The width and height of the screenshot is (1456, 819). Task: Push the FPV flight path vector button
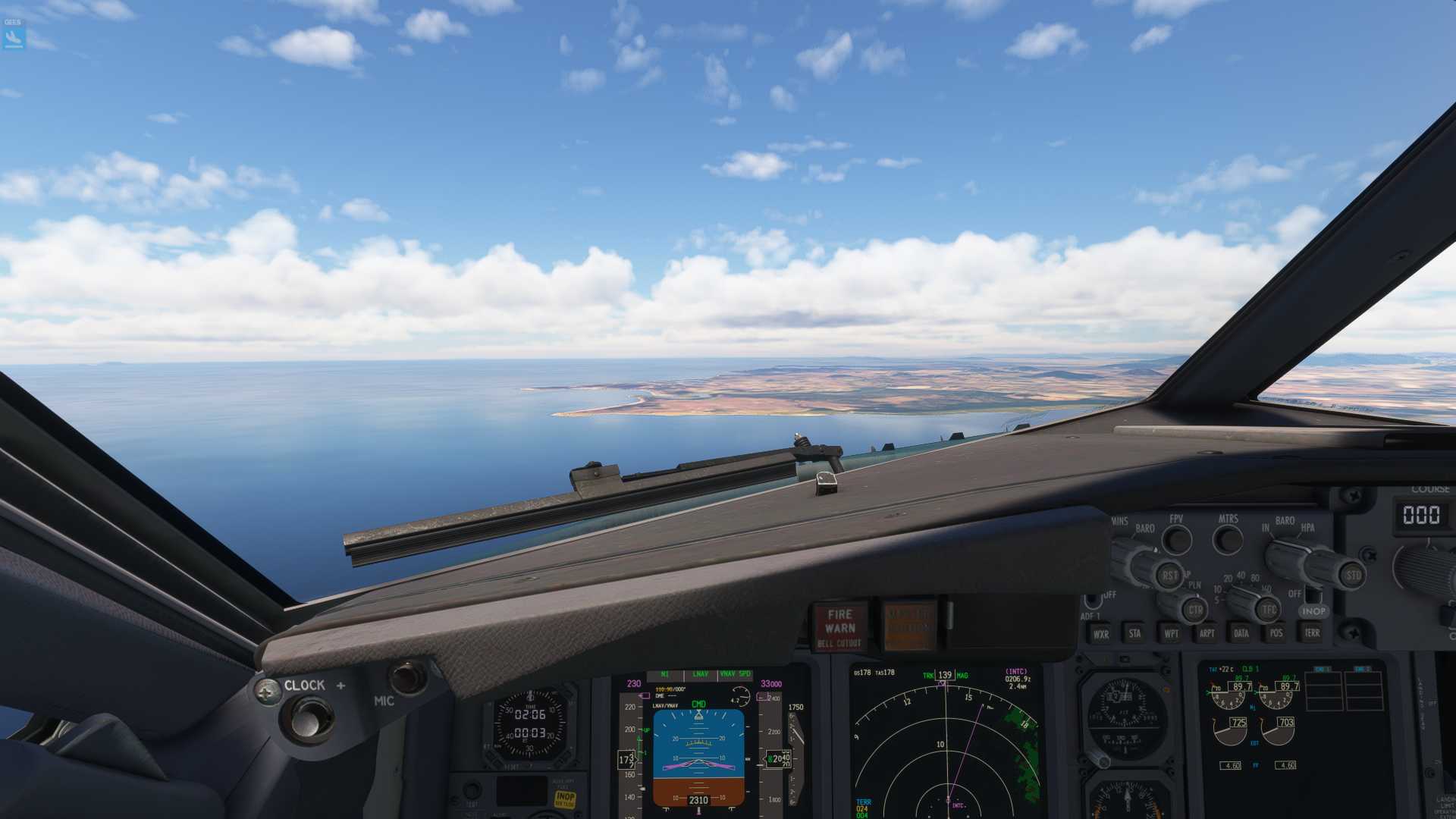(x=1177, y=540)
